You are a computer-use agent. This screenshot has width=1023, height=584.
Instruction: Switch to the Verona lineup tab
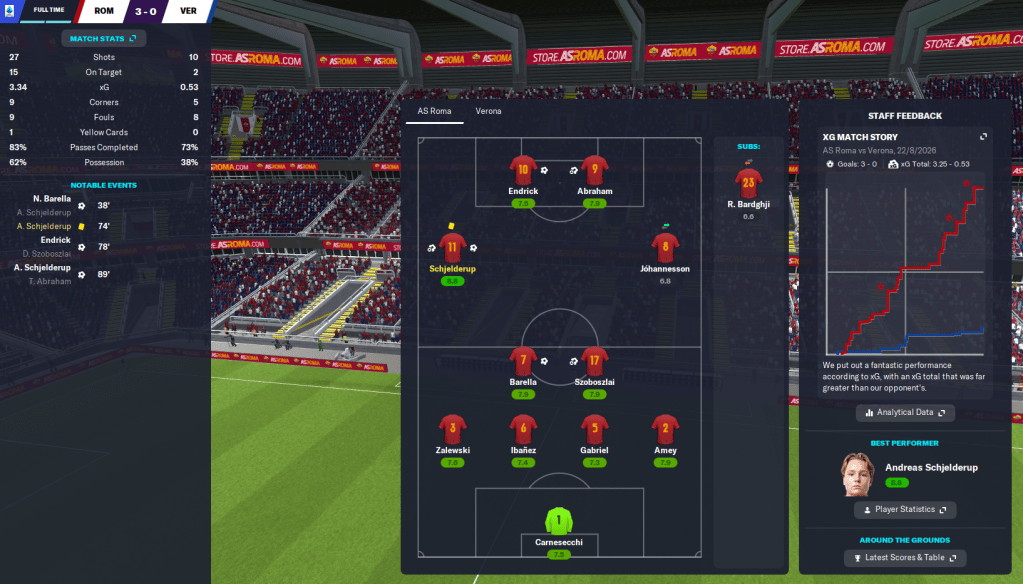[488, 111]
